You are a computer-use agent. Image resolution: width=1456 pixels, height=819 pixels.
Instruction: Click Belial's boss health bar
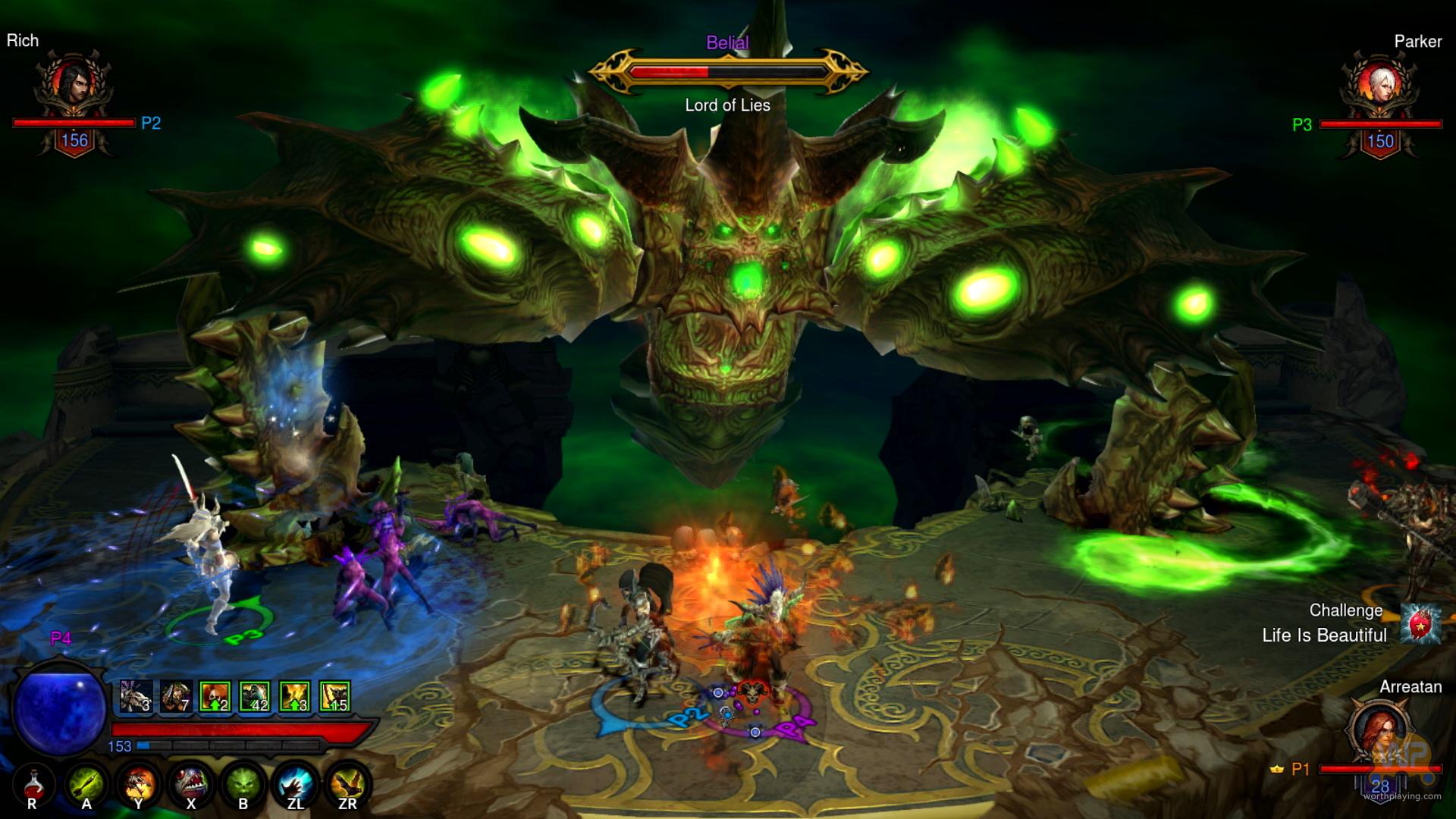[728, 72]
